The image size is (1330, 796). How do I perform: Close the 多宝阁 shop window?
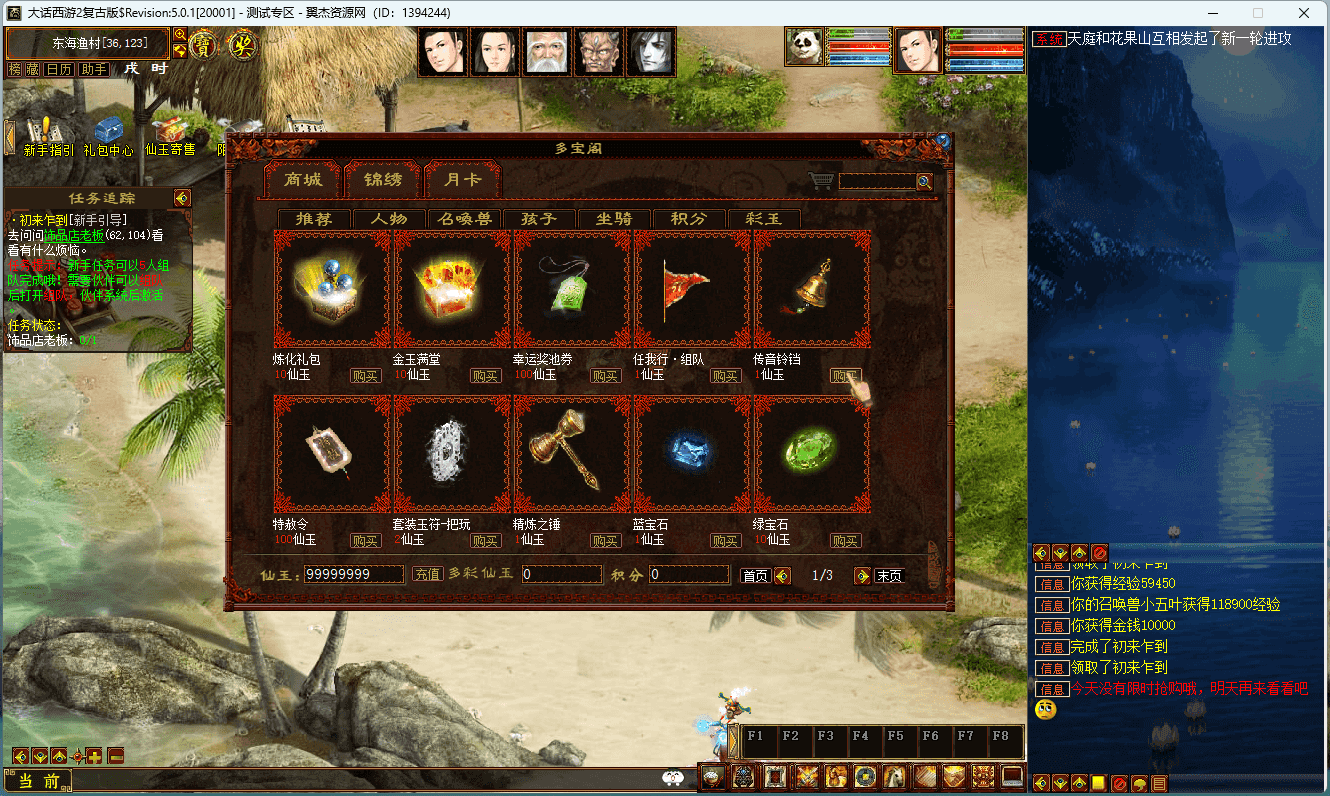pos(942,141)
